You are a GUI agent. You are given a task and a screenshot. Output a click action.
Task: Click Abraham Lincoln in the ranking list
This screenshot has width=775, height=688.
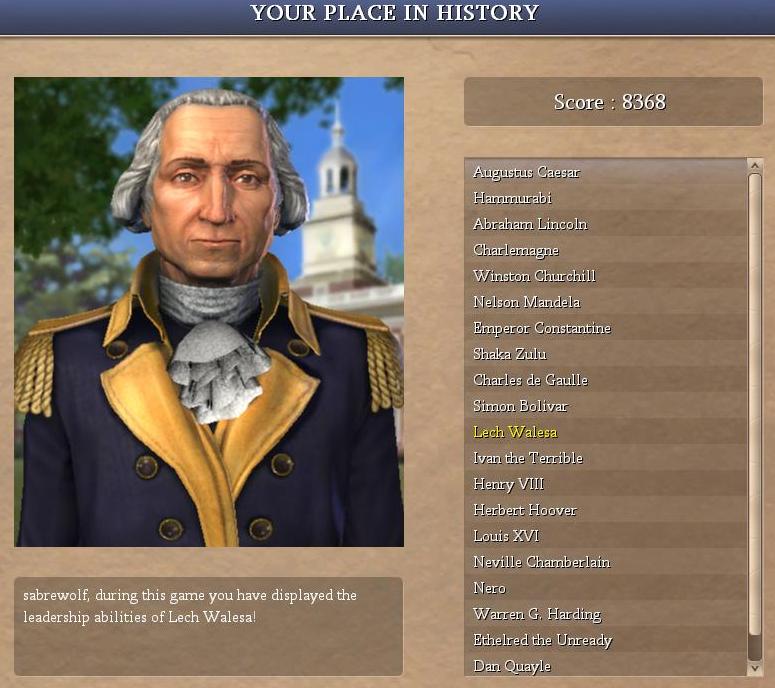[x=530, y=224]
